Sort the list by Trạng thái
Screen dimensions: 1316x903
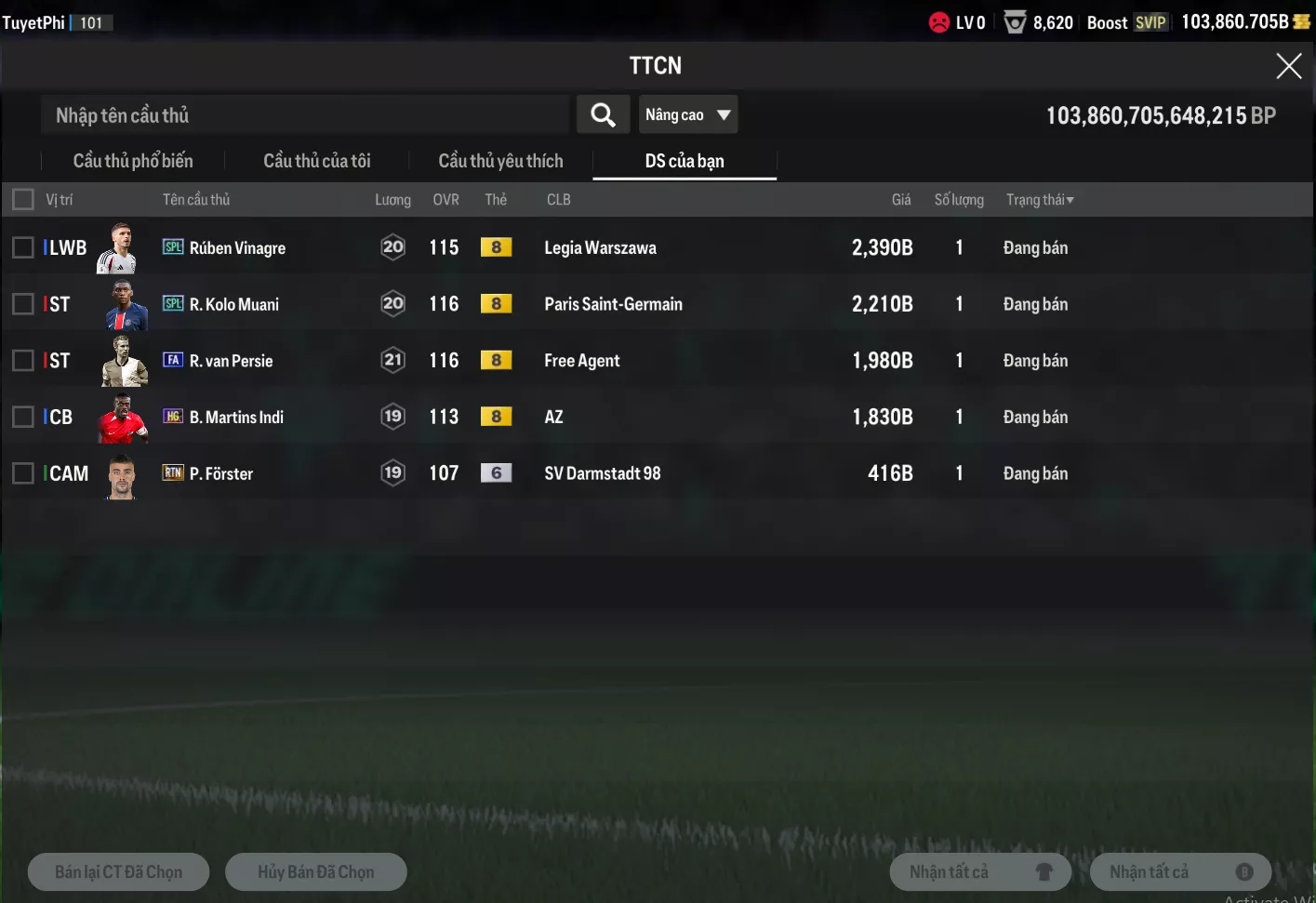1040,200
